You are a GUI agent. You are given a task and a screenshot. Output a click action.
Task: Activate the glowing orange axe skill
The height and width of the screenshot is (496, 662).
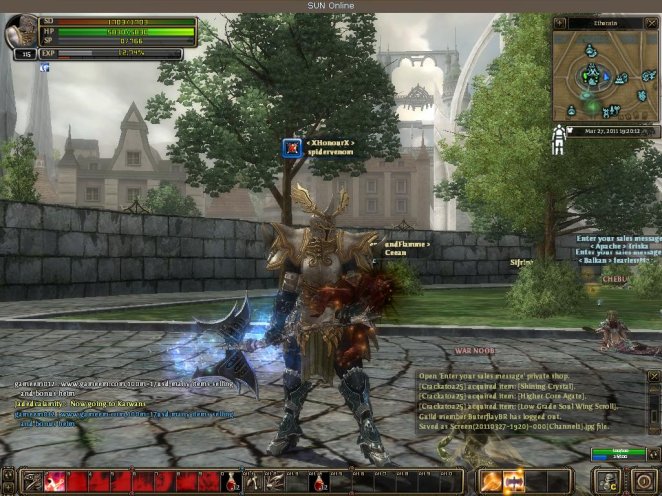point(492,481)
